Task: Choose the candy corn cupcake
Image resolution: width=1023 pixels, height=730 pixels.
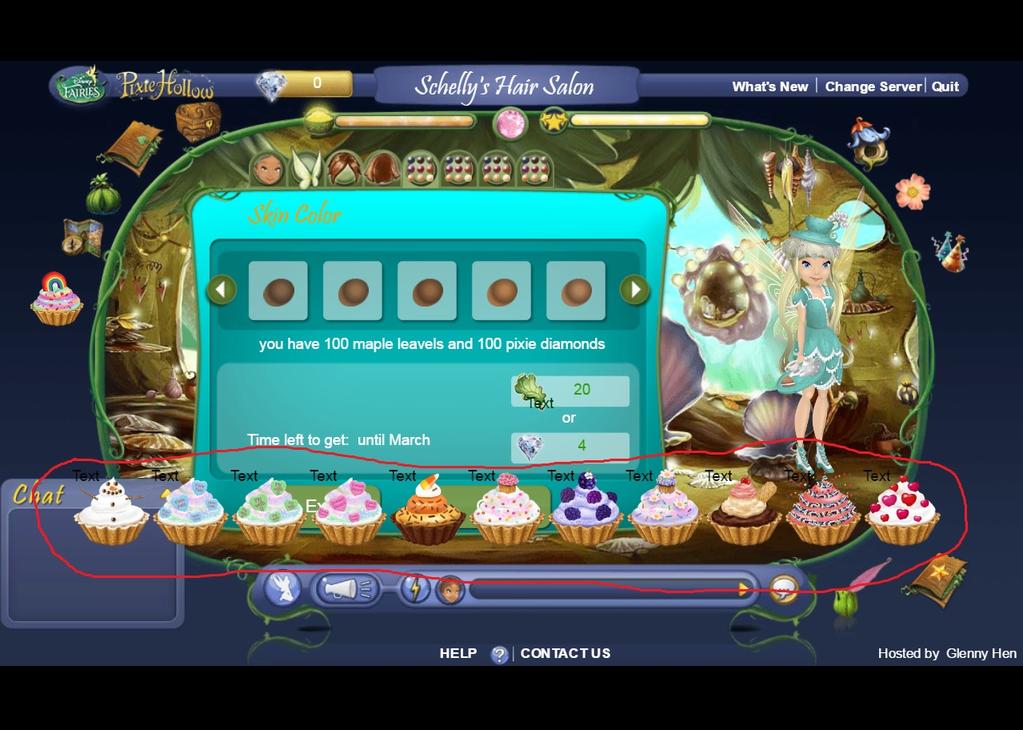Action: 427,511
